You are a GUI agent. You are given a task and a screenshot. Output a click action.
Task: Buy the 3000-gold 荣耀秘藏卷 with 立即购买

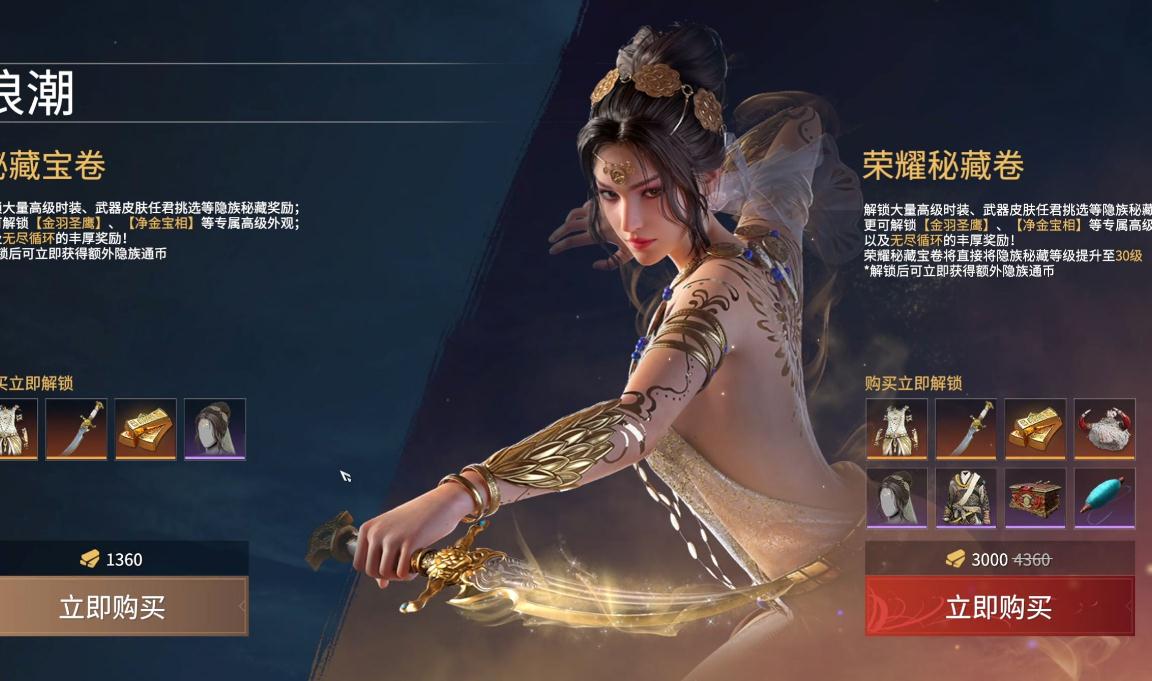tap(999, 606)
